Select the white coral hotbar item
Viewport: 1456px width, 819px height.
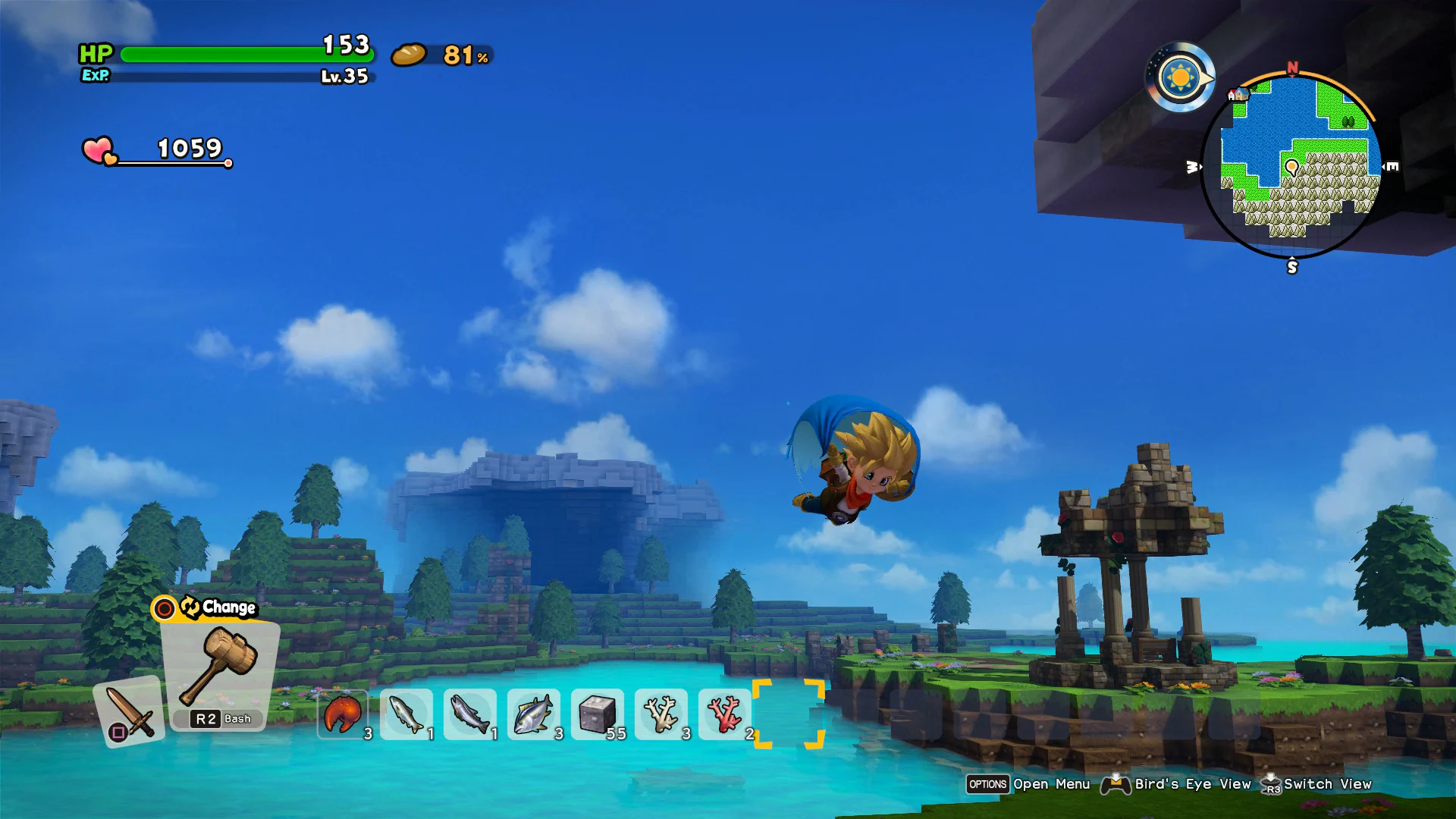[x=661, y=714]
